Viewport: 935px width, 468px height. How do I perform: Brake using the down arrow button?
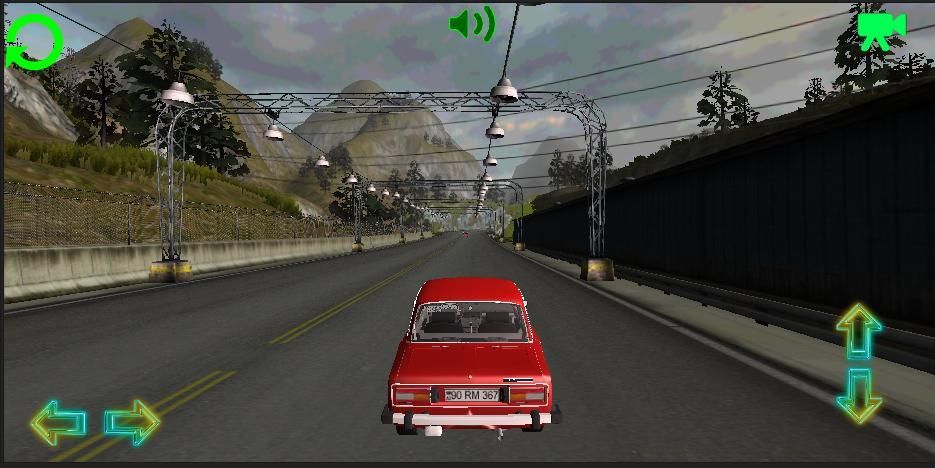pyautogui.click(x=858, y=396)
